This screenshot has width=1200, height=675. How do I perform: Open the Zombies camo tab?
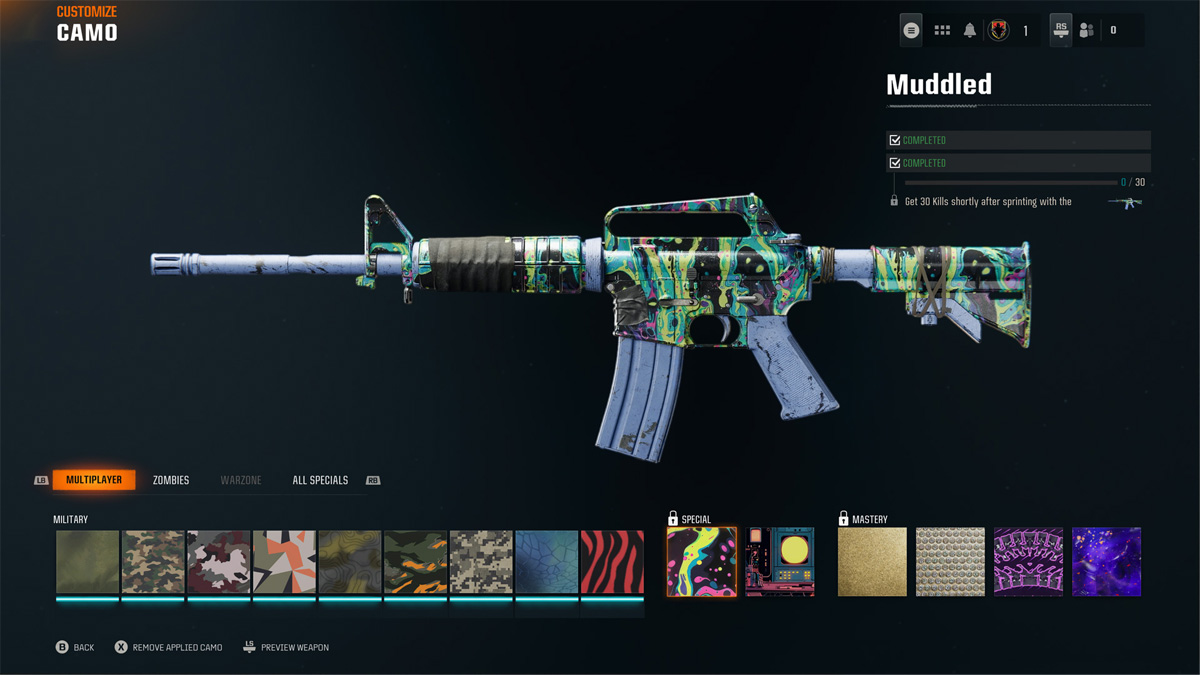[x=171, y=480]
